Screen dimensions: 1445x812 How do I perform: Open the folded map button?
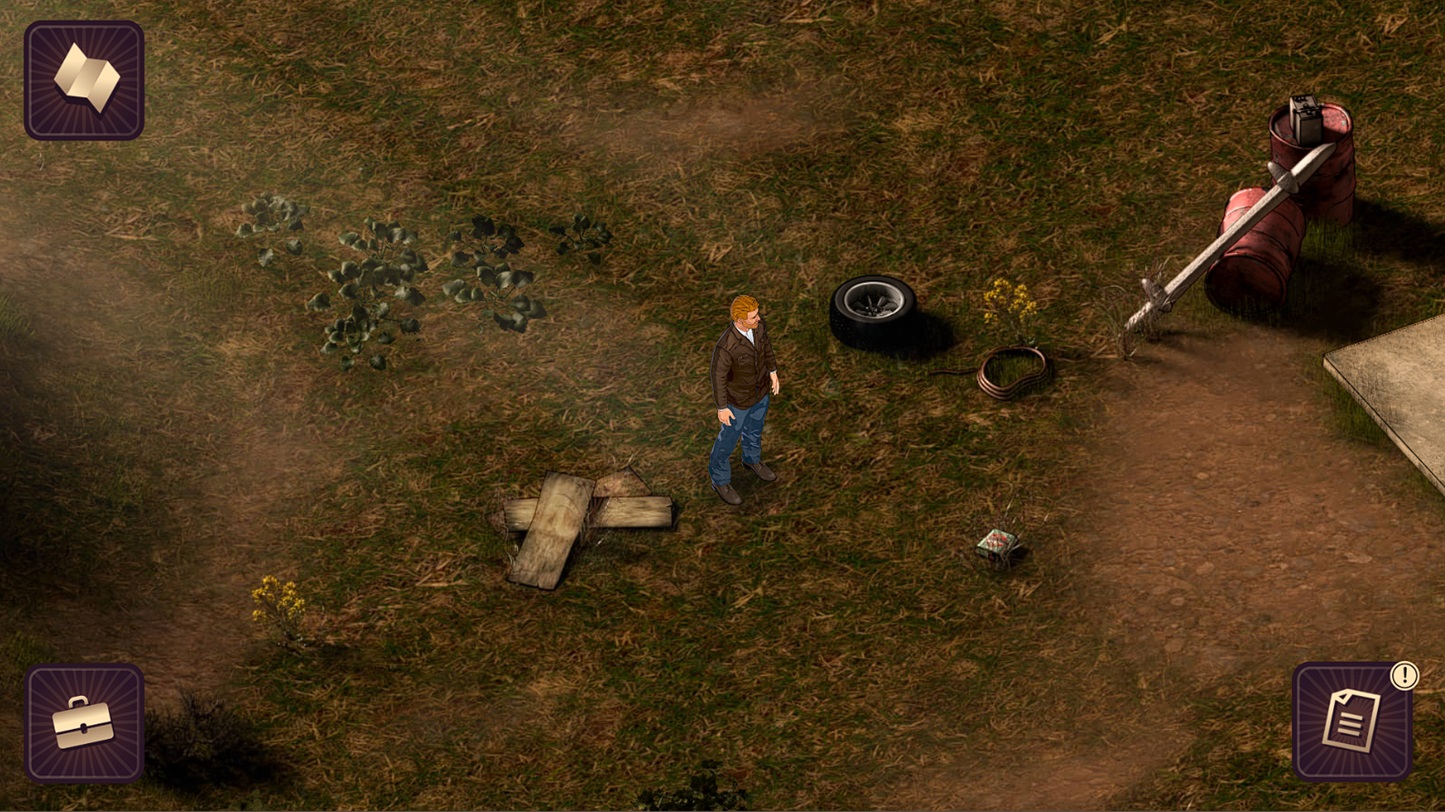click(x=84, y=80)
